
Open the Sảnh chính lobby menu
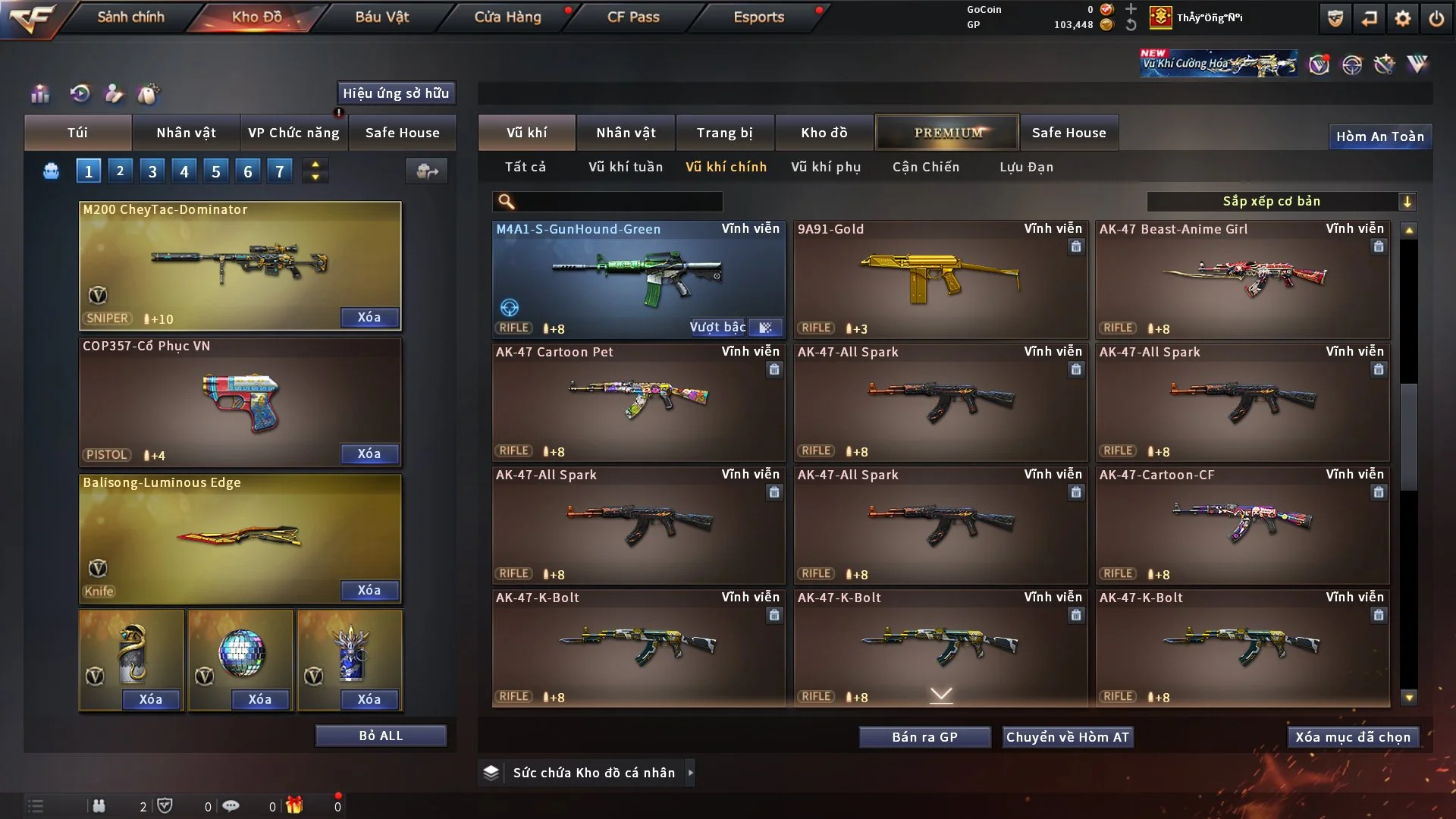[x=130, y=17]
